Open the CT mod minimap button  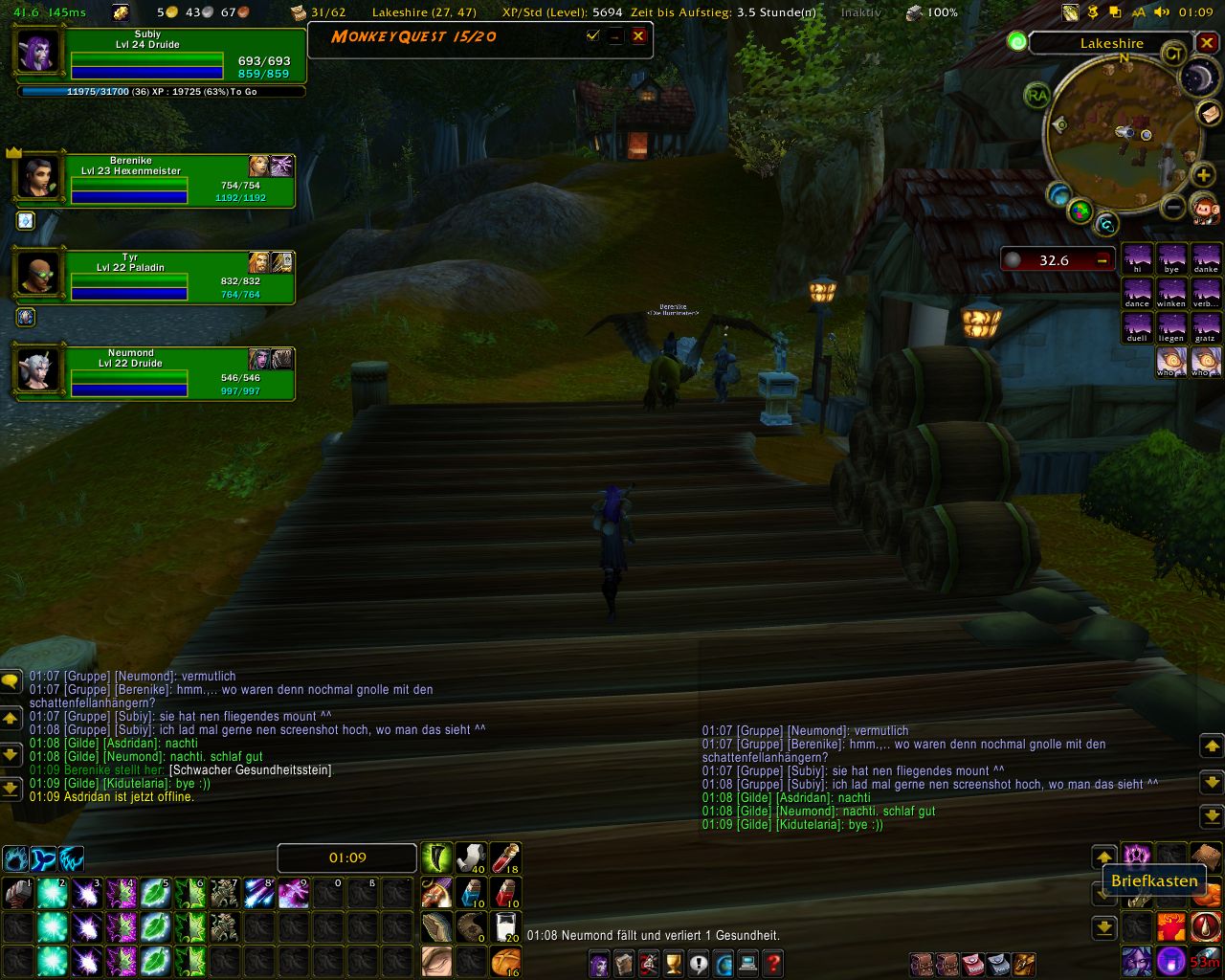tap(1173, 55)
